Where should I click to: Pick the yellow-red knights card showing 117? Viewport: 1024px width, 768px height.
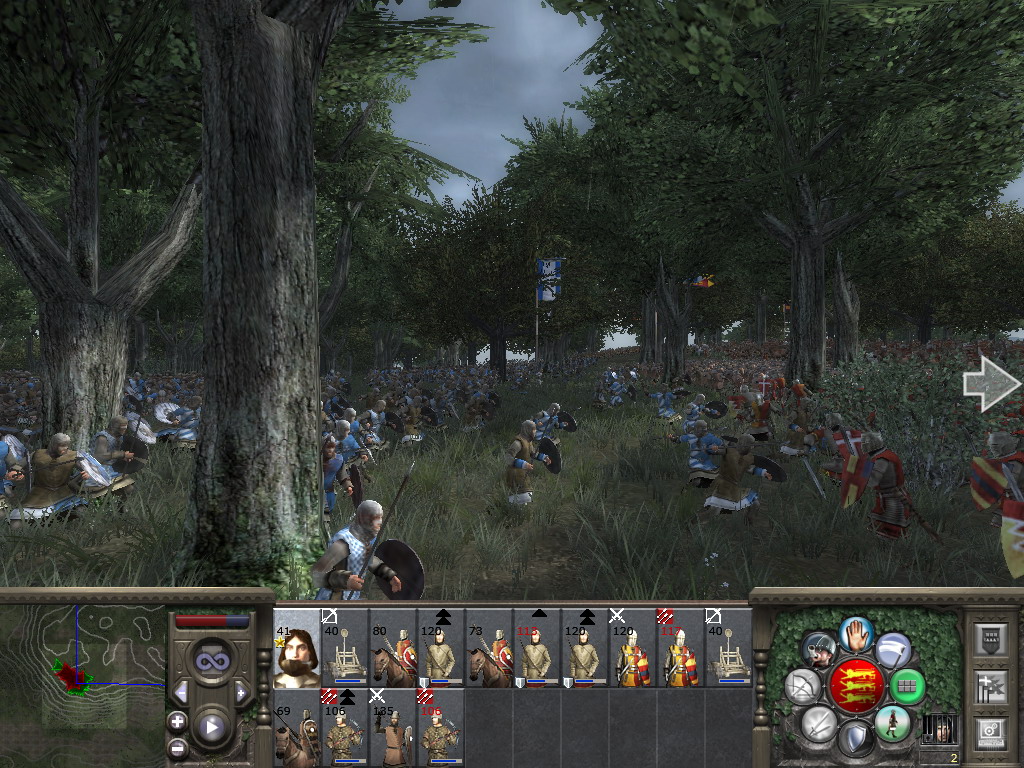(x=681, y=648)
